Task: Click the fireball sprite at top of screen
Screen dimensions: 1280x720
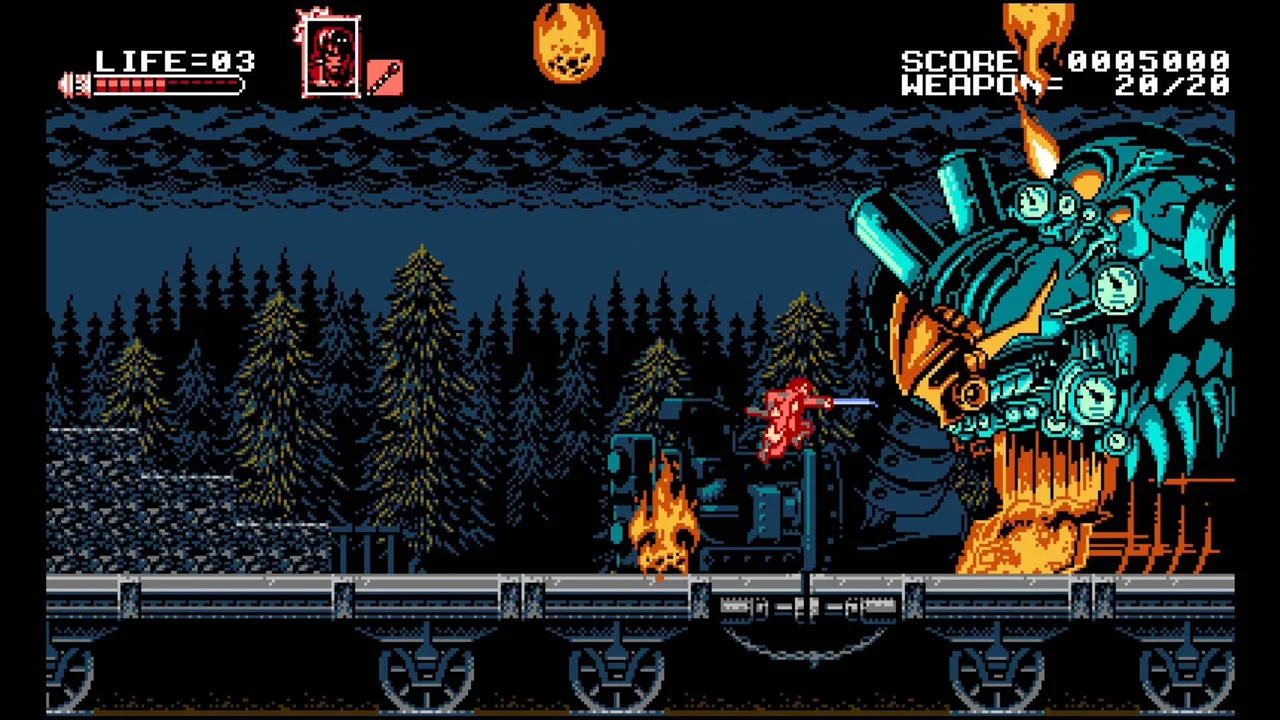Action: (x=568, y=45)
